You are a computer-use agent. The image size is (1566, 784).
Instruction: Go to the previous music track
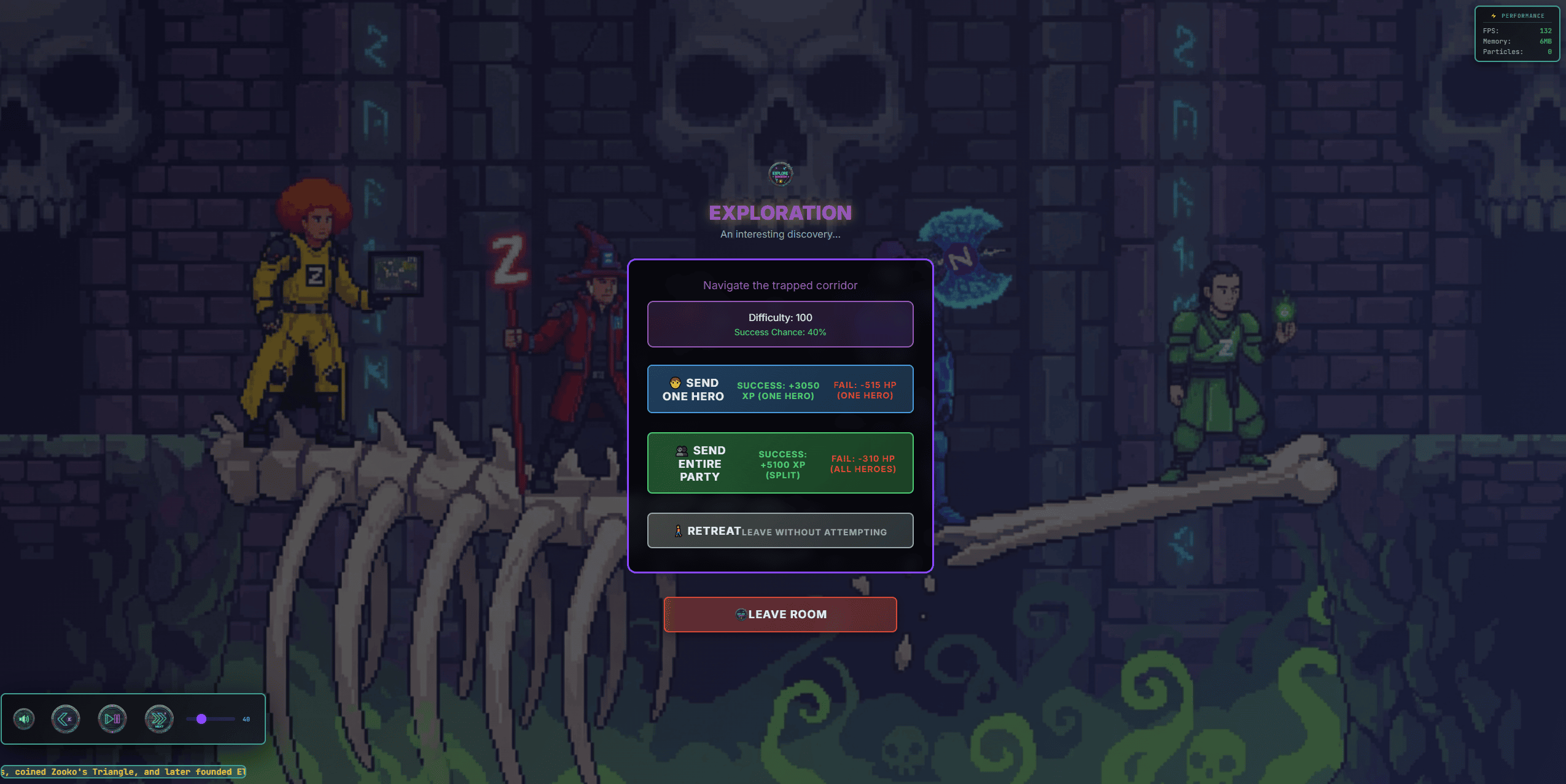pyautogui.click(x=66, y=719)
